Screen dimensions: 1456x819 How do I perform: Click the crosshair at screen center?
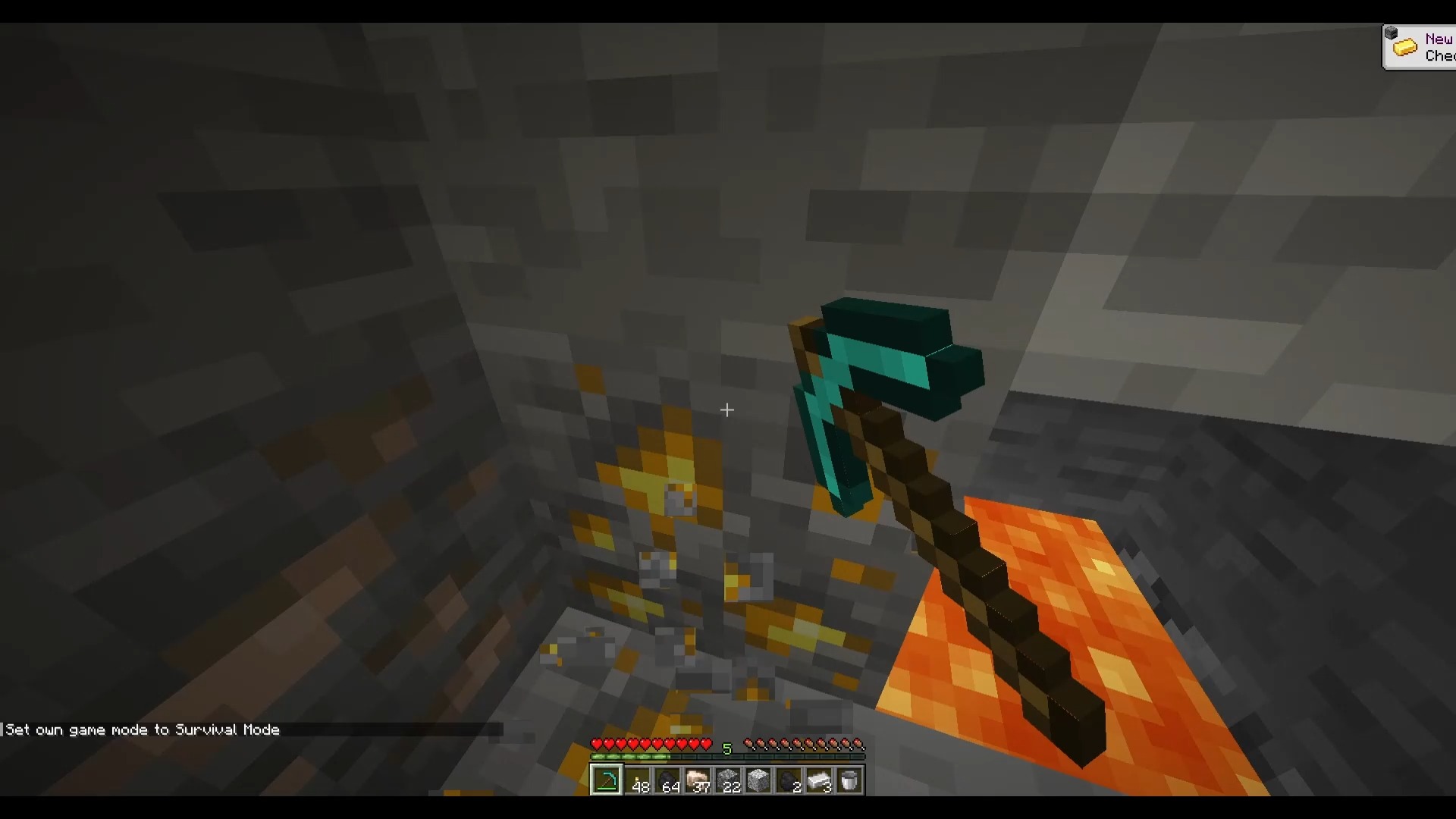(727, 410)
